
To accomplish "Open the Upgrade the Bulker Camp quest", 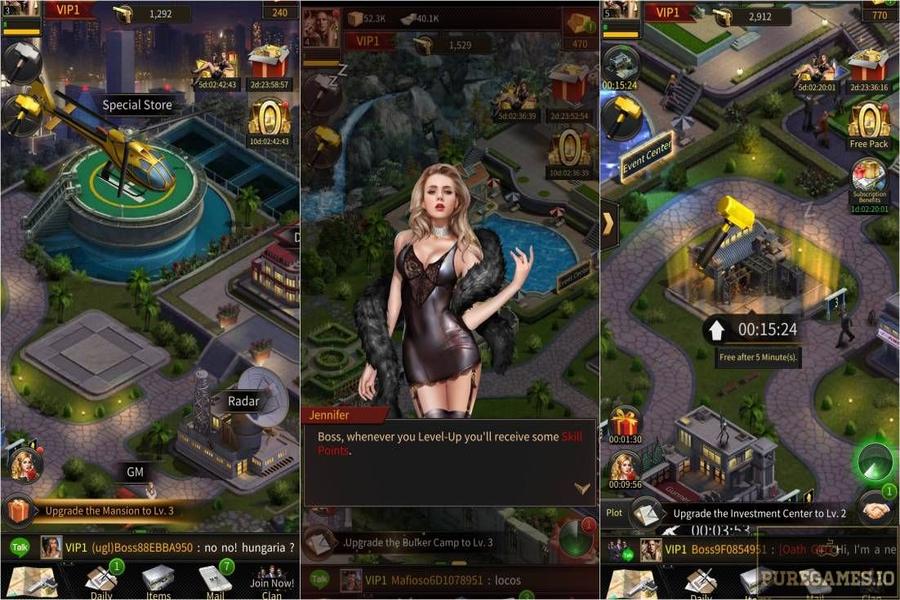I will click(418, 542).
